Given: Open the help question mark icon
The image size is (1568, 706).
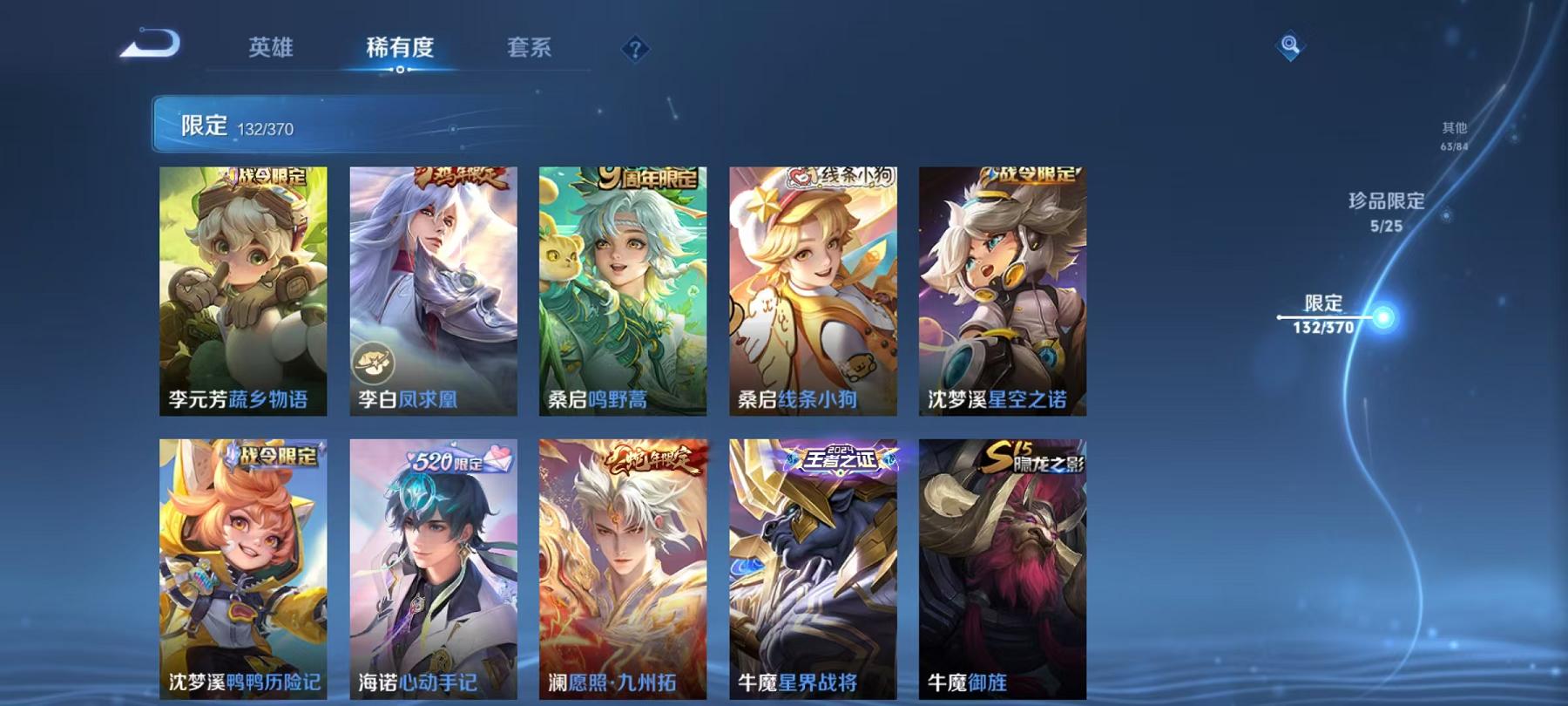Looking at the screenshot, I should click(x=635, y=48).
